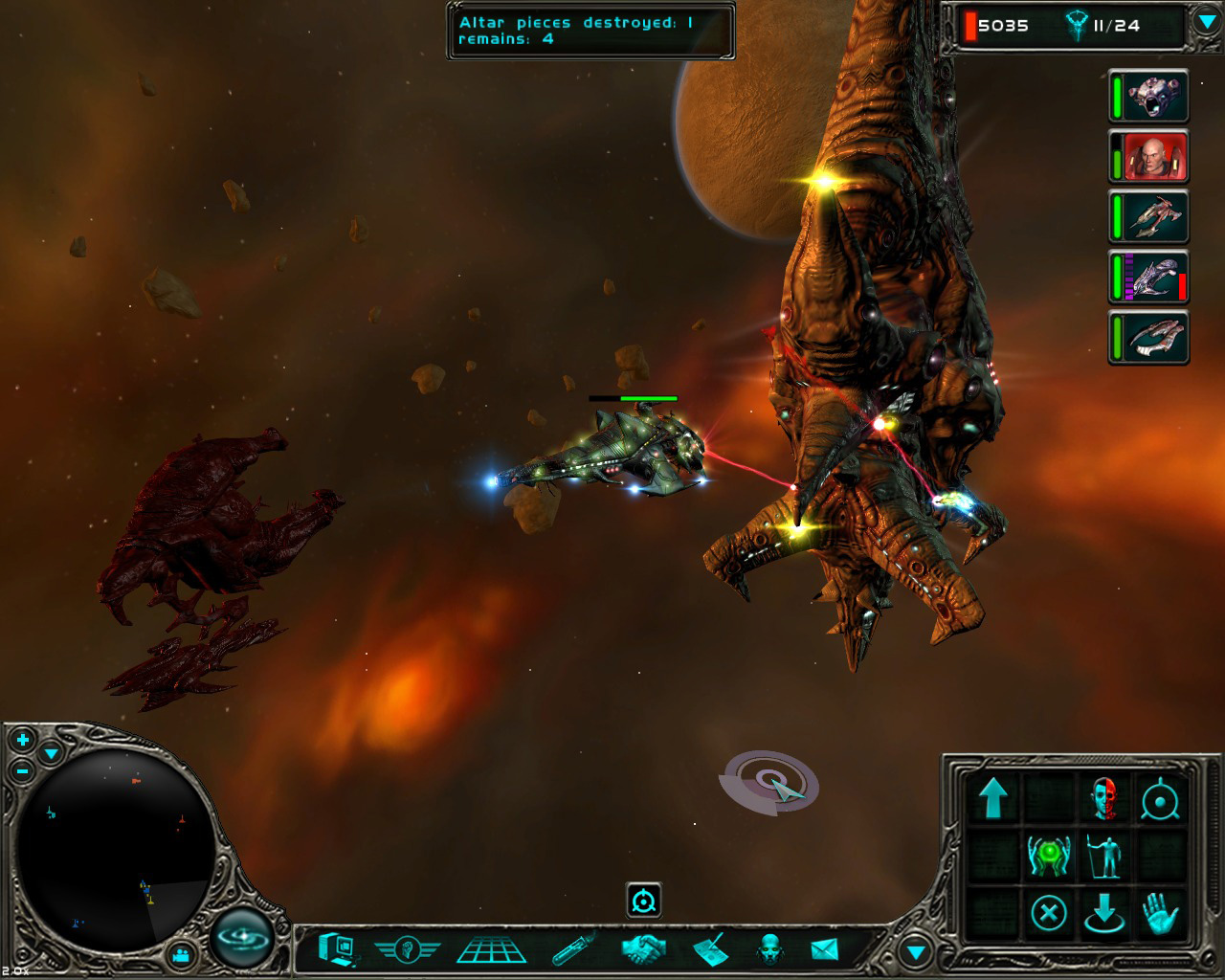Image resolution: width=1225 pixels, height=980 pixels.
Task: Activate the green orb in hands ability
Action: (1049, 855)
